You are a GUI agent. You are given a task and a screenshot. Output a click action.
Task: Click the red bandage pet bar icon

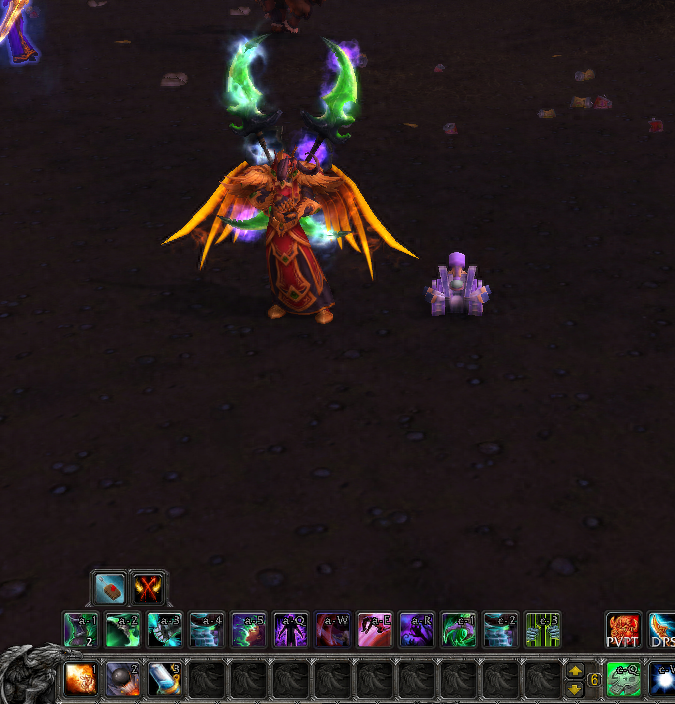pyautogui.click(x=108, y=588)
